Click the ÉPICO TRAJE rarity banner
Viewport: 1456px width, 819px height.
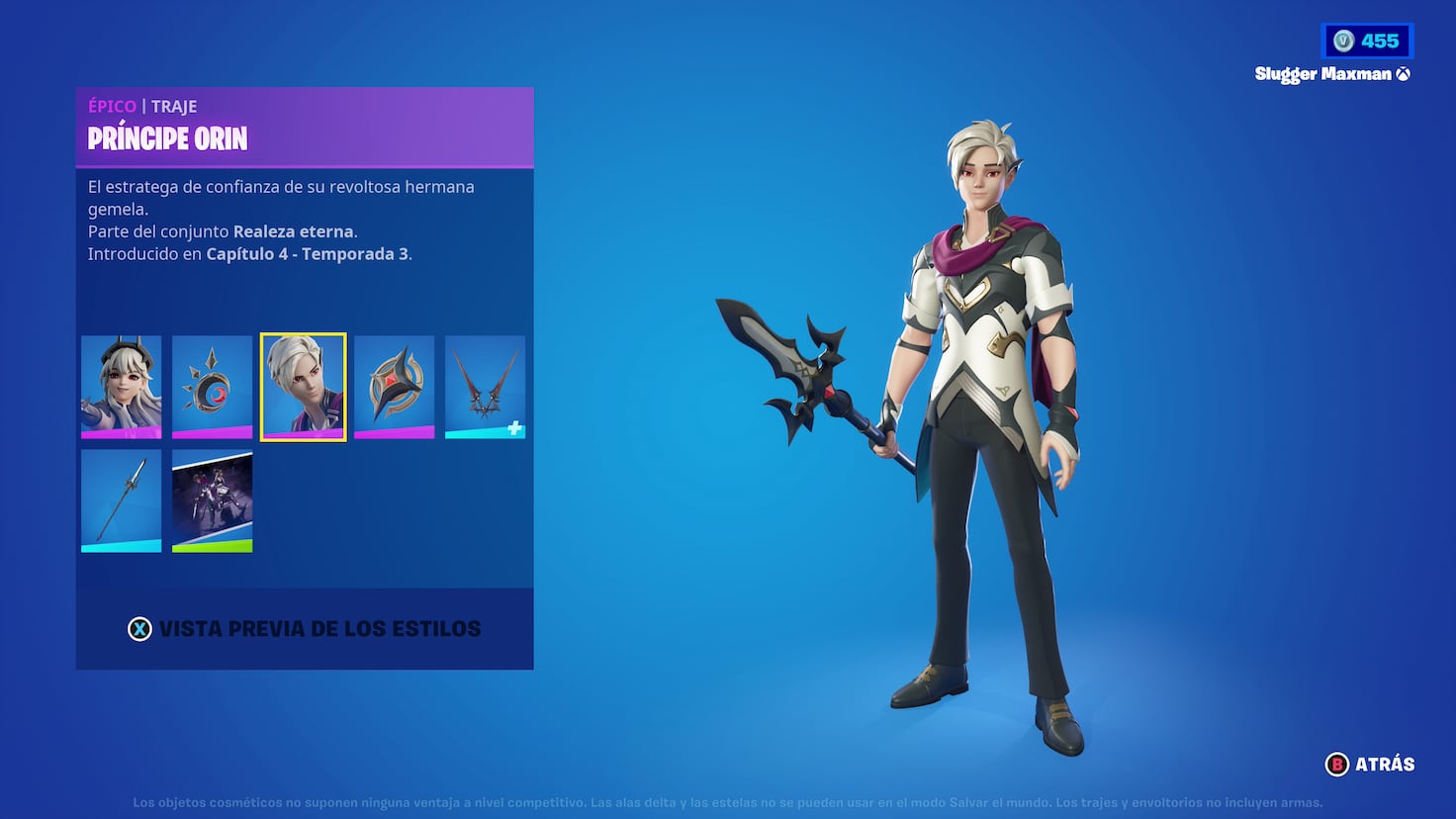[x=143, y=106]
